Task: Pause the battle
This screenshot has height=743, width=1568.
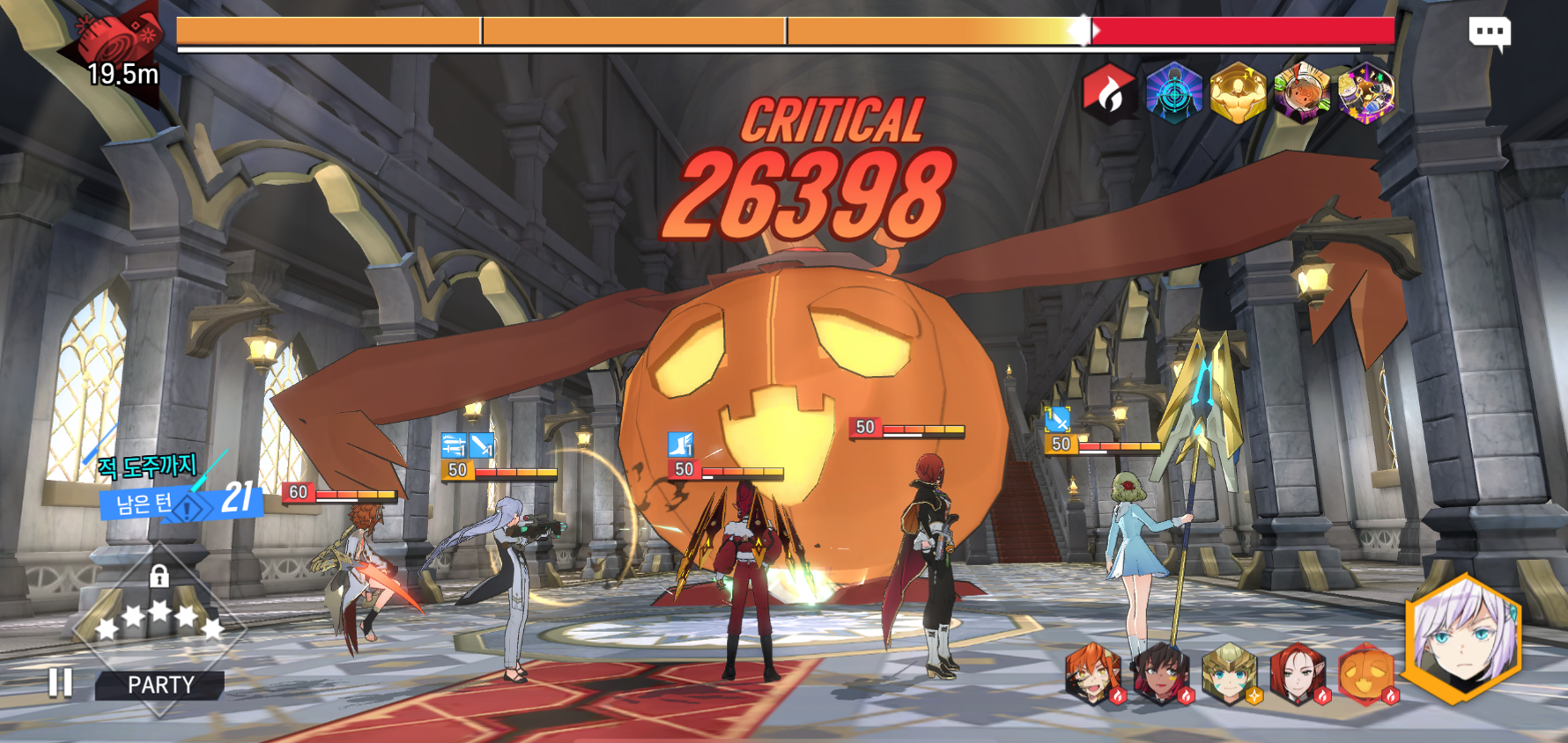Action: pyautogui.click(x=60, y=682)
